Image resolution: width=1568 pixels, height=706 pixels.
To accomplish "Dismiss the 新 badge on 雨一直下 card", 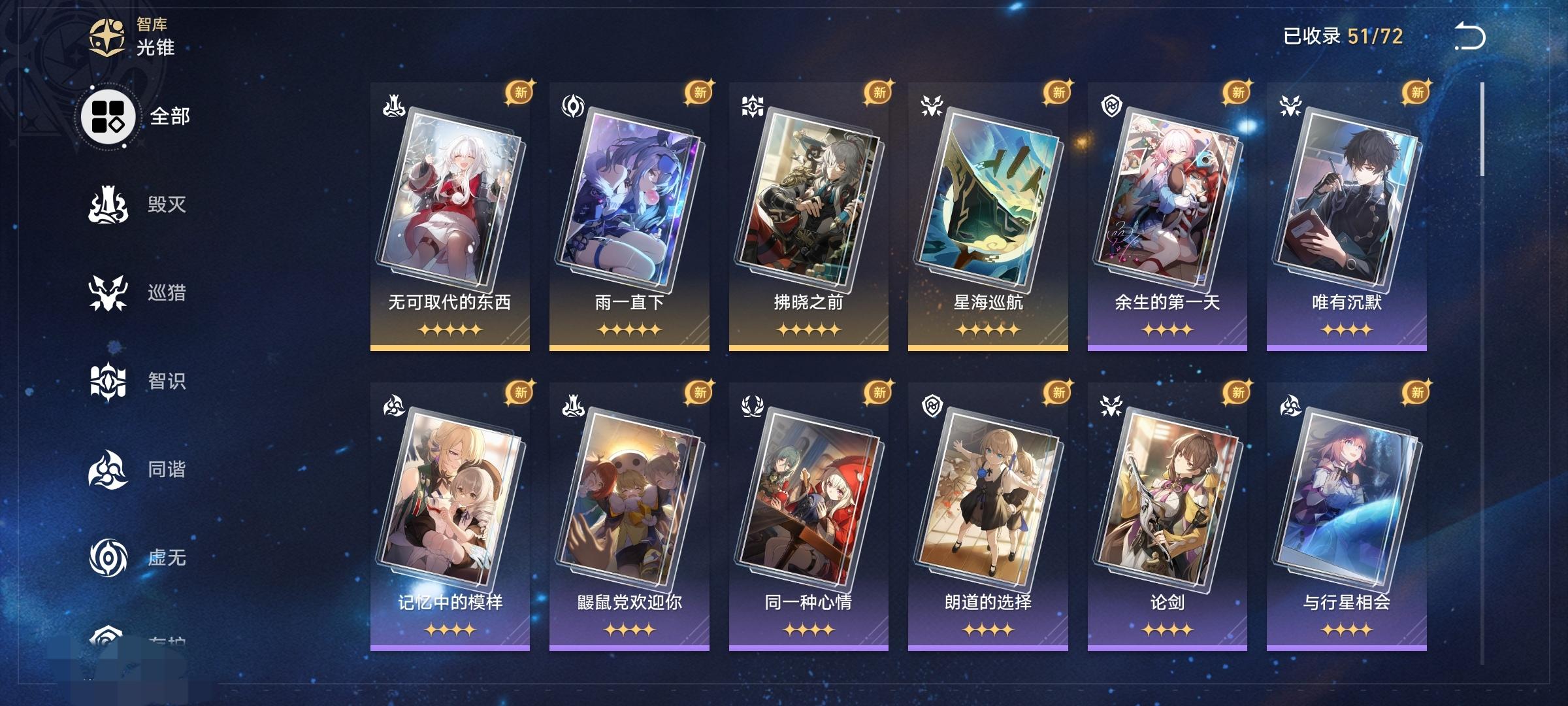I will click(698, 93).
